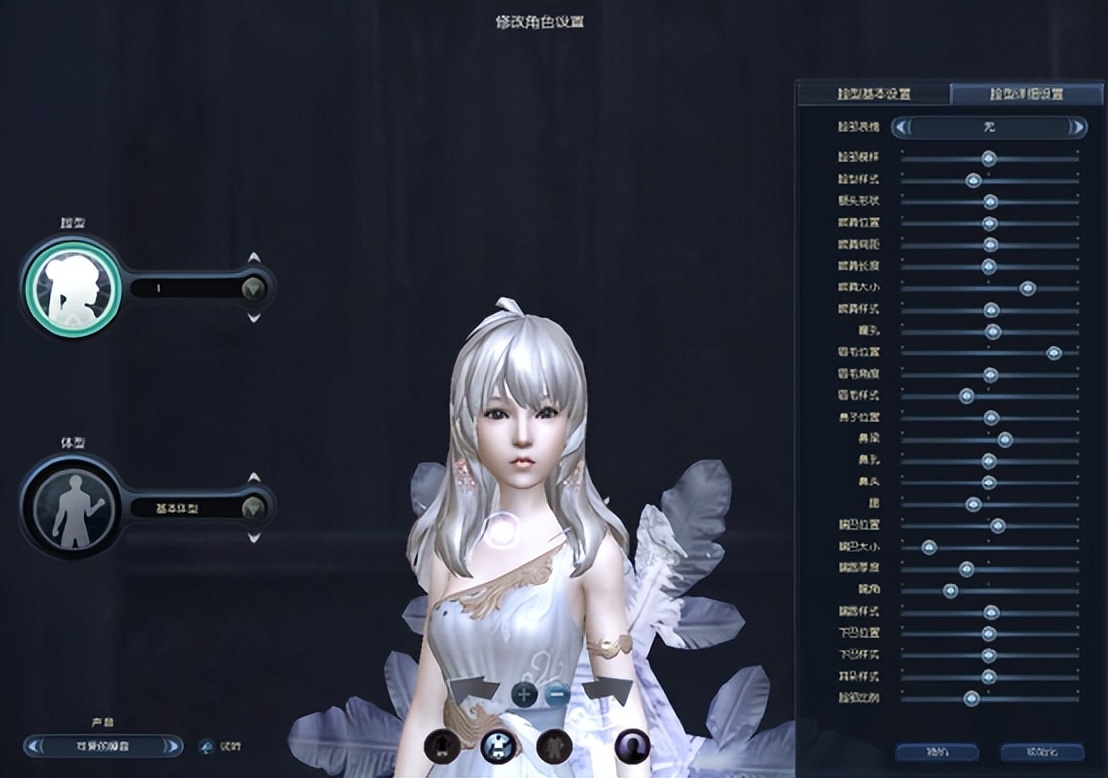1108x778 pixels.
Task: Play the voice sample preview
Action: [207, 745]
